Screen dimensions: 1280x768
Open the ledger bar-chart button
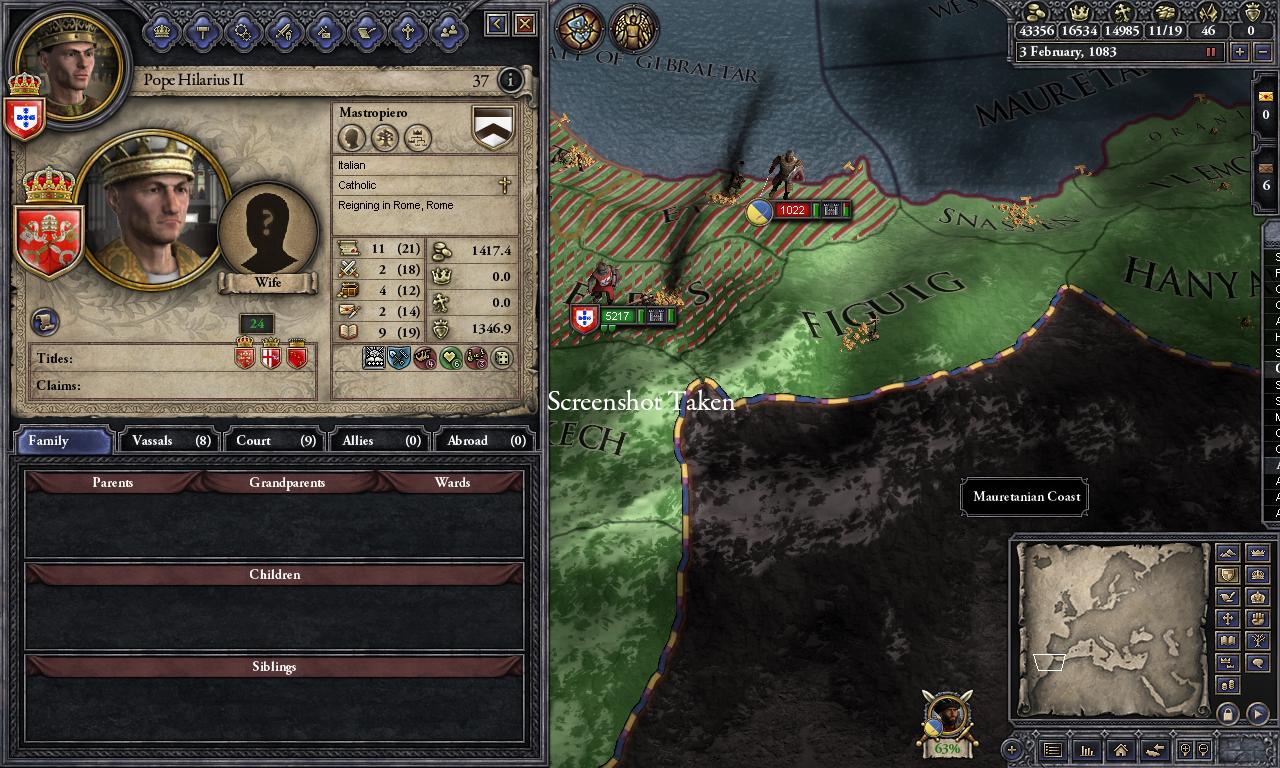(x=1086, y=749)
